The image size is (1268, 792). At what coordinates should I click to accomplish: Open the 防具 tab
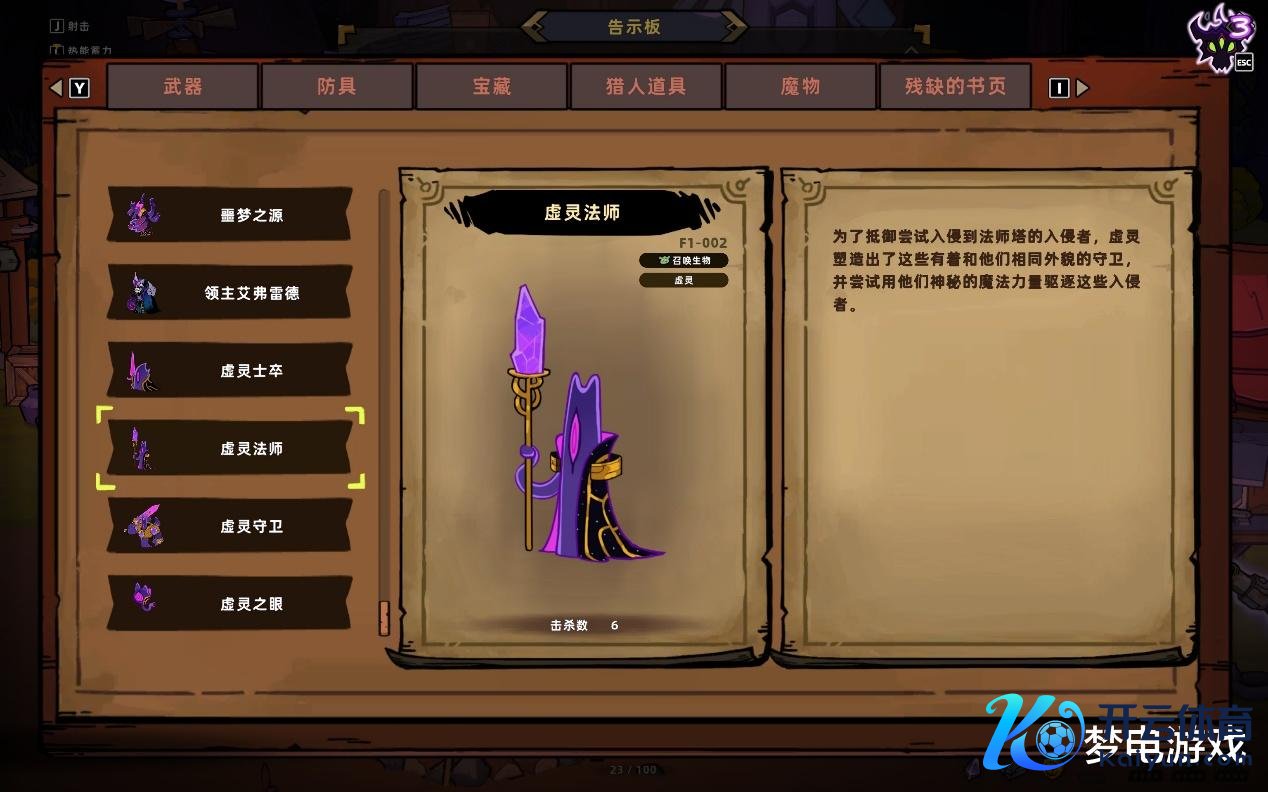click(337, 87)
